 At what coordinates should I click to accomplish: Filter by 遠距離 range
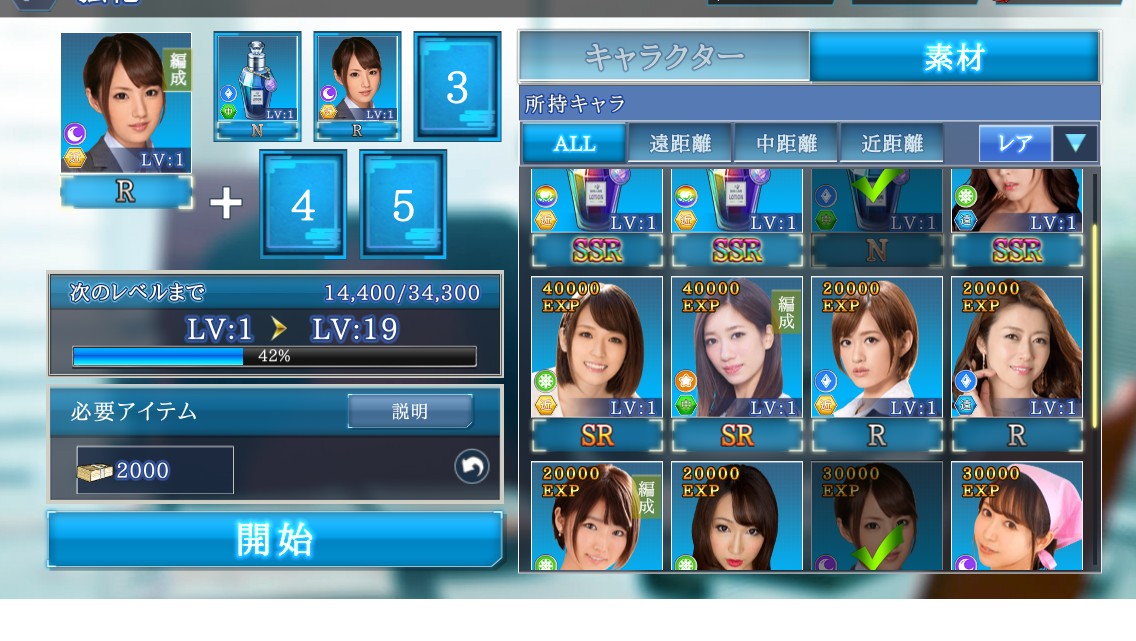point(680,143)
